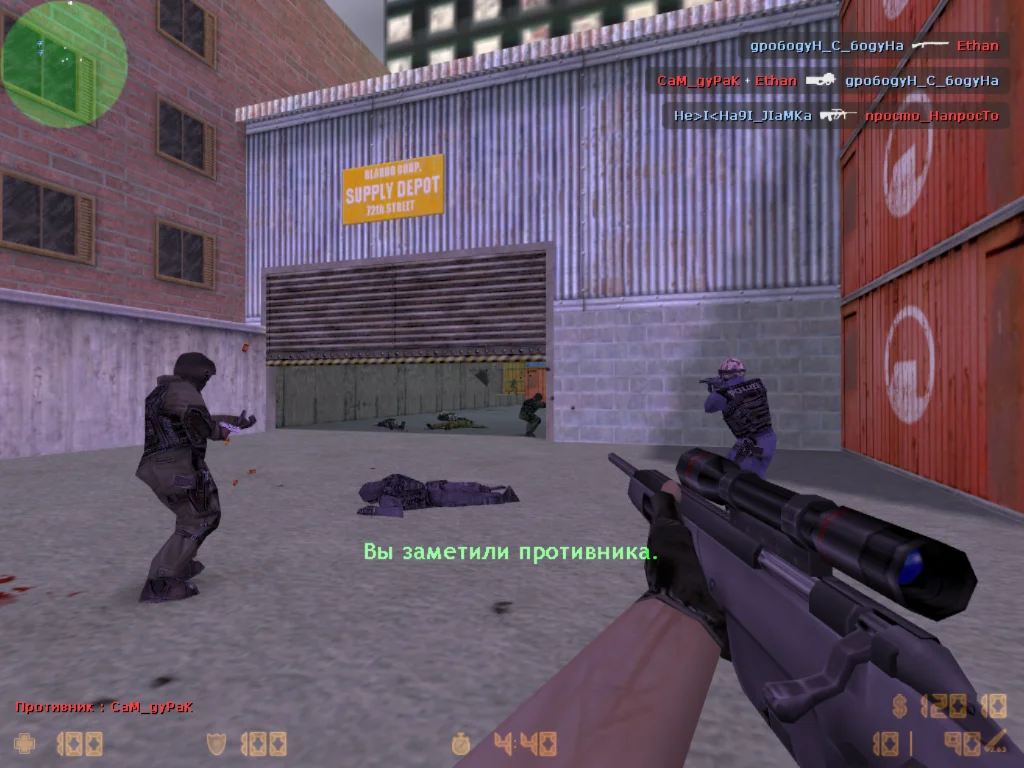Select the kill feed row ending with Ethan
This screenshot has width=1024, height=768.
(x=875, y=46)
